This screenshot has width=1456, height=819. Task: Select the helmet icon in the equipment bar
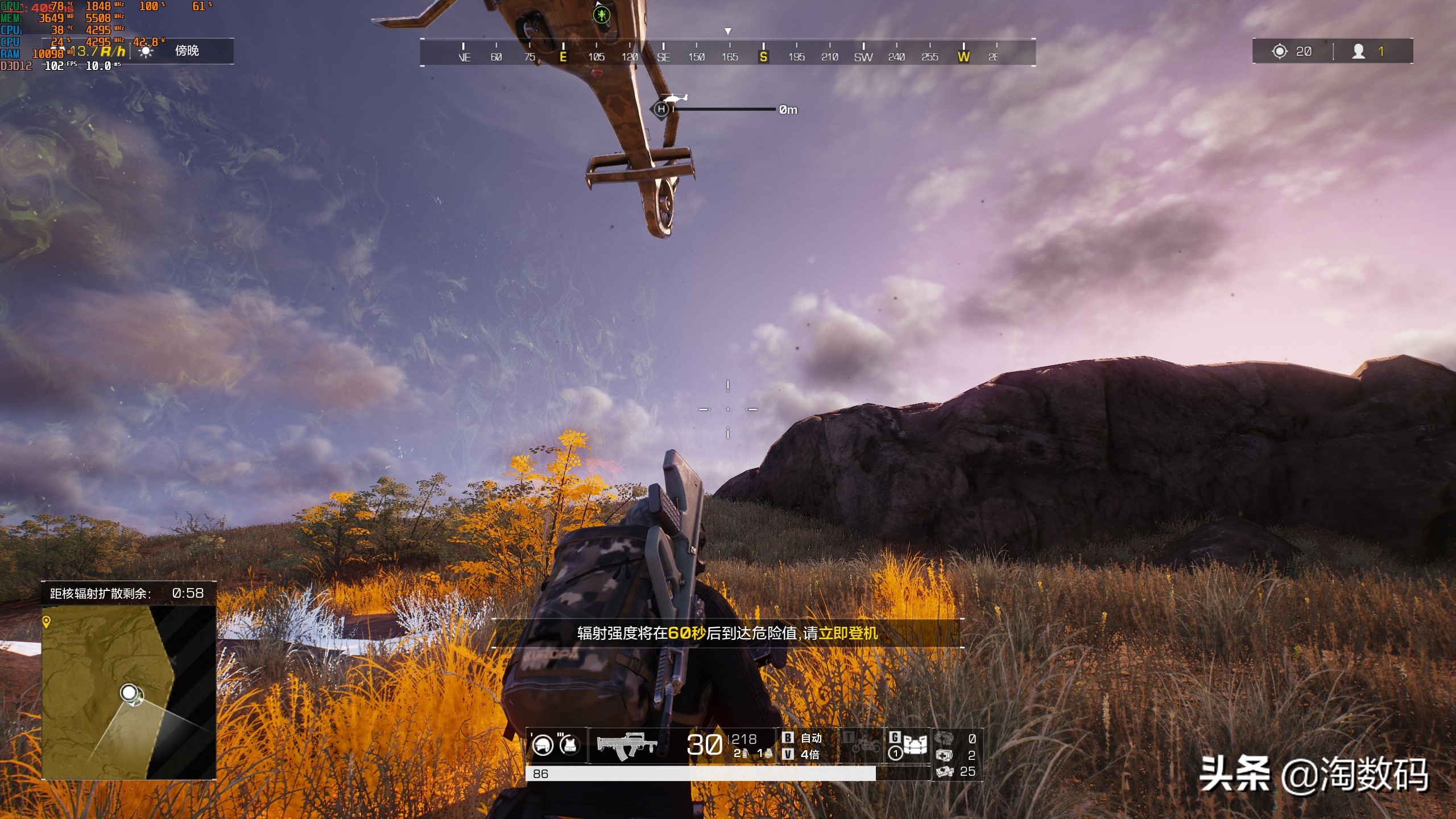tap(544, 743)
